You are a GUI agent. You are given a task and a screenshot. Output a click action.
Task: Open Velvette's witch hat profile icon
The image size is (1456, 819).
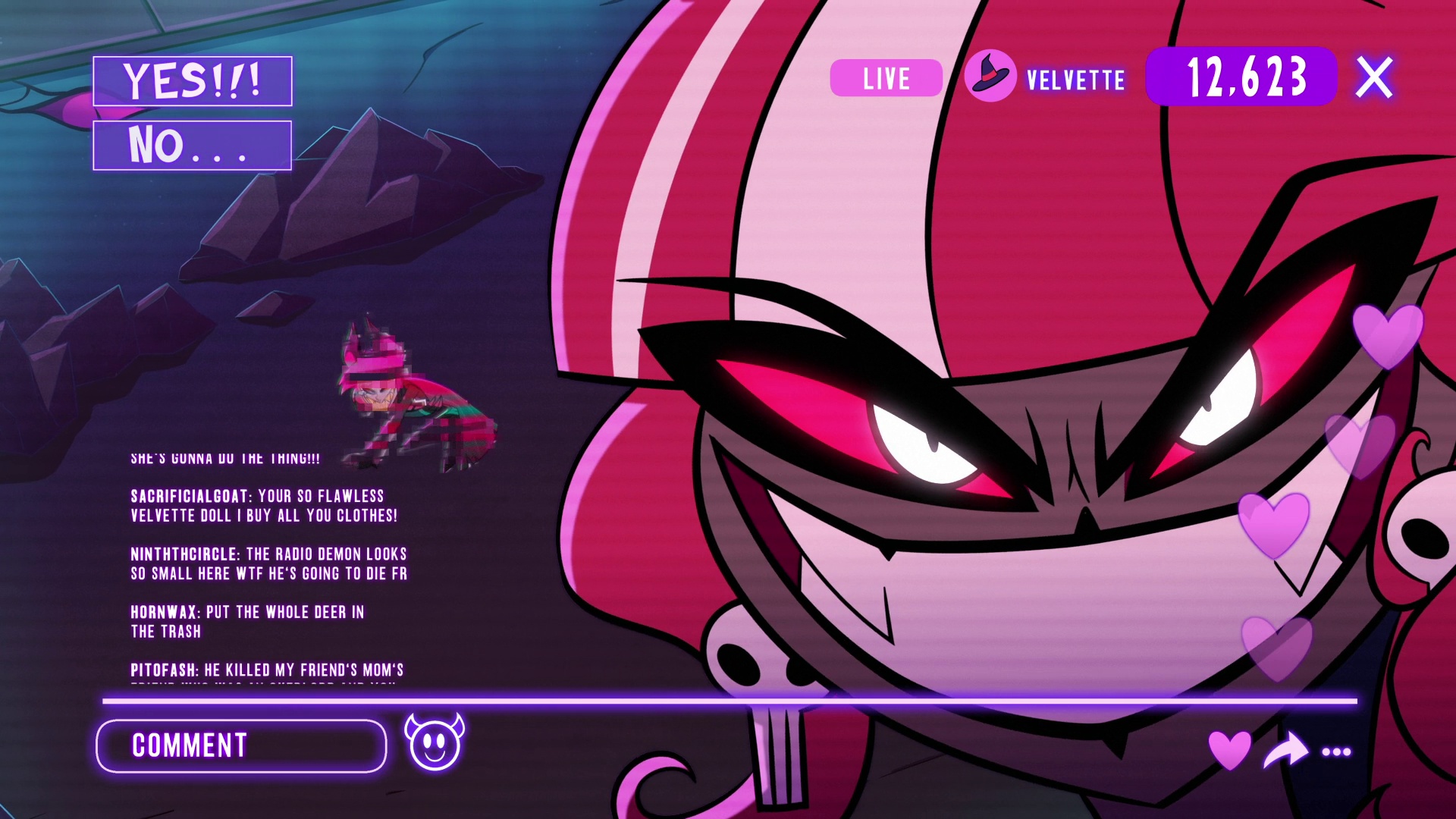pos(990,77)
